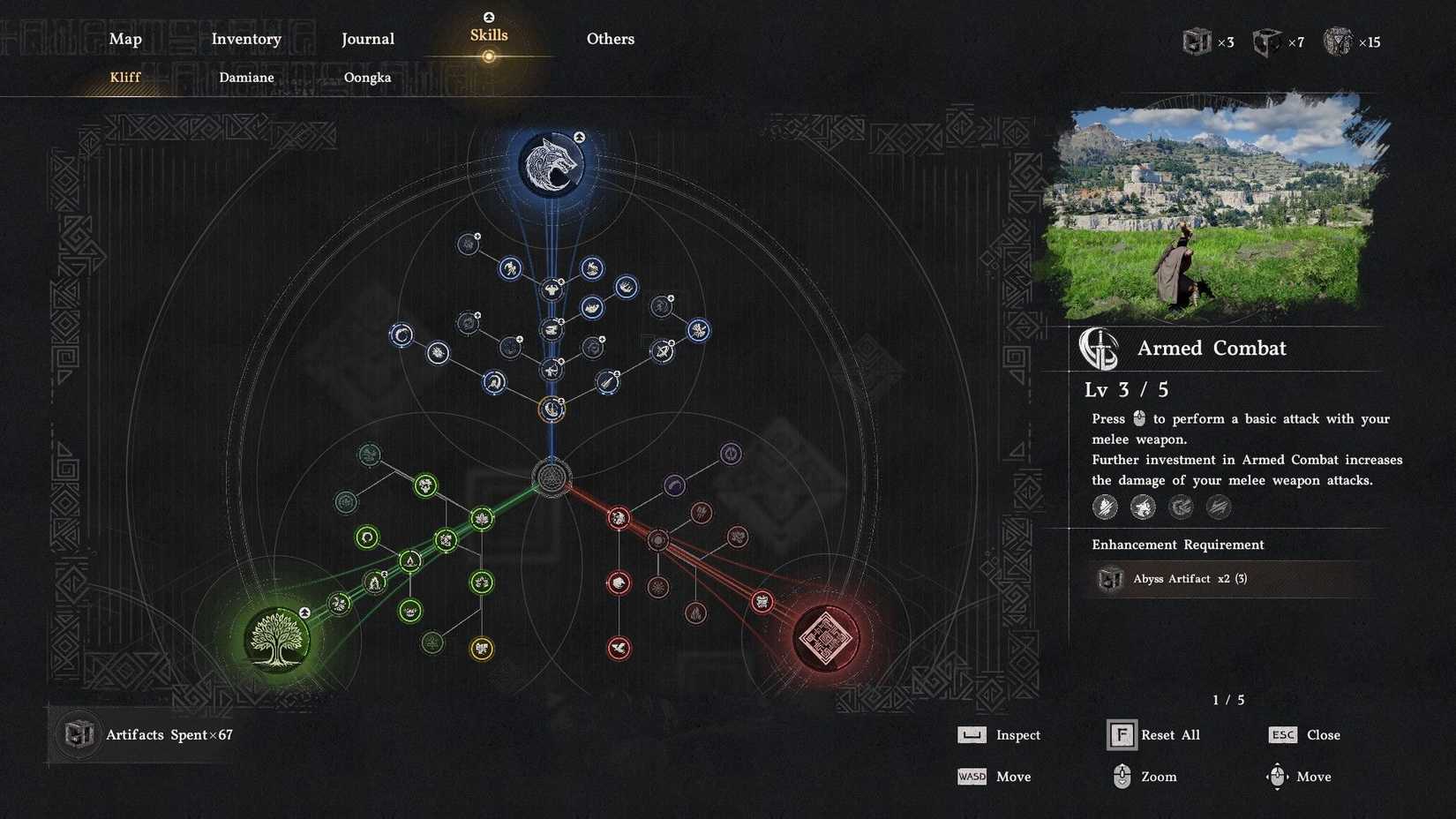Switch to the Damiane character tab
Screen dimensions: 1456x819
click(x=246, y=78)
